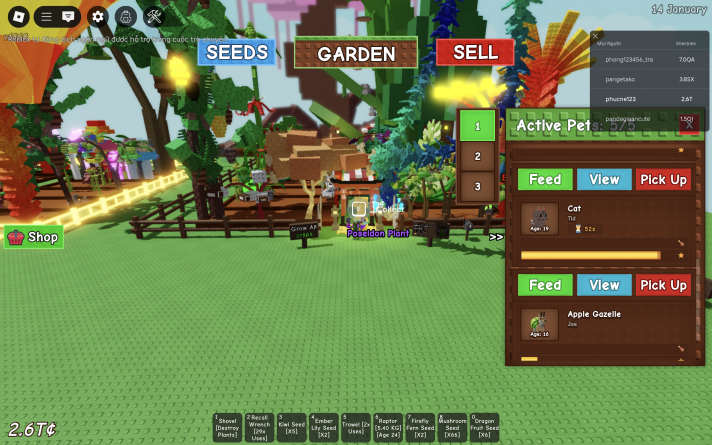Select the Shovel hotbar slot

pyautogui.click(x=228, y=427)
